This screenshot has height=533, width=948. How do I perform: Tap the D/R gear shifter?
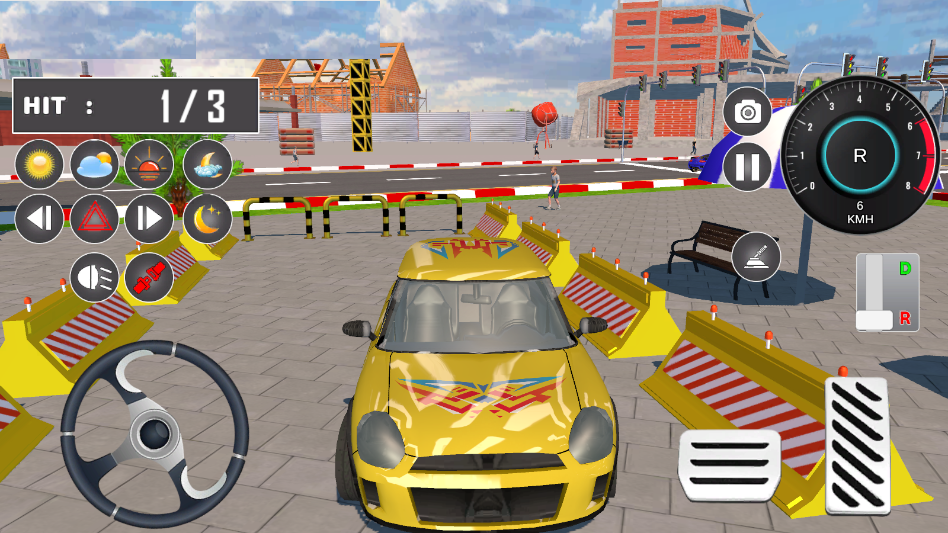(887, 292)
